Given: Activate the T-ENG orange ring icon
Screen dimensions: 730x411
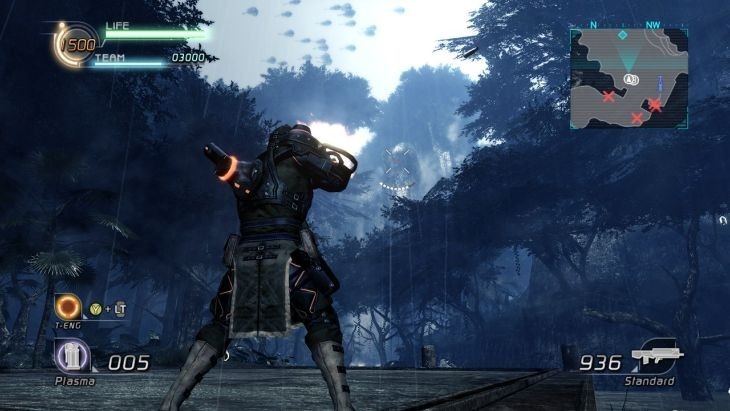Looking at the screenshot, I should click(x=69, y=306).
